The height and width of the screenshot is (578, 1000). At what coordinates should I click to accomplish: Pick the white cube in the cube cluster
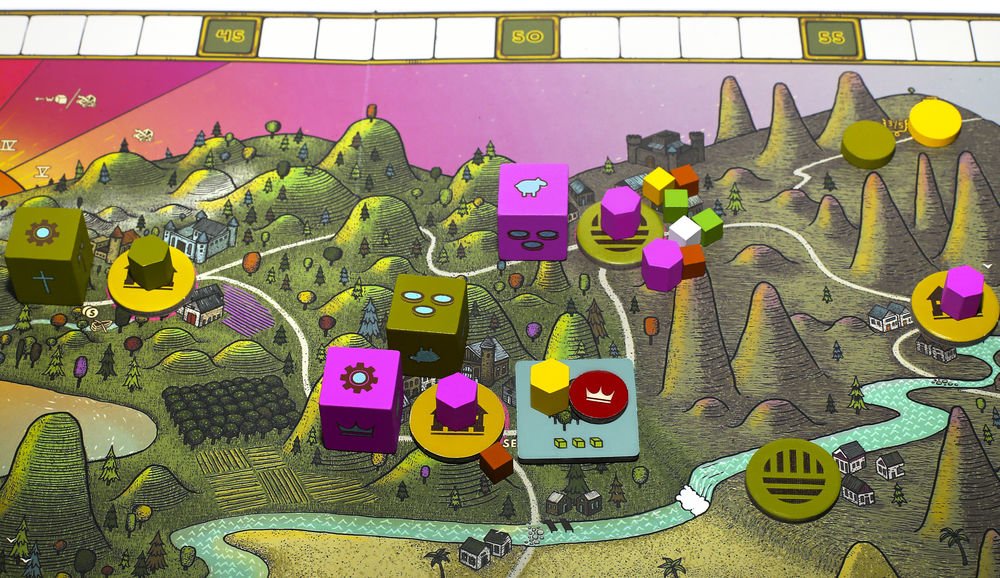tap(684, 231)
